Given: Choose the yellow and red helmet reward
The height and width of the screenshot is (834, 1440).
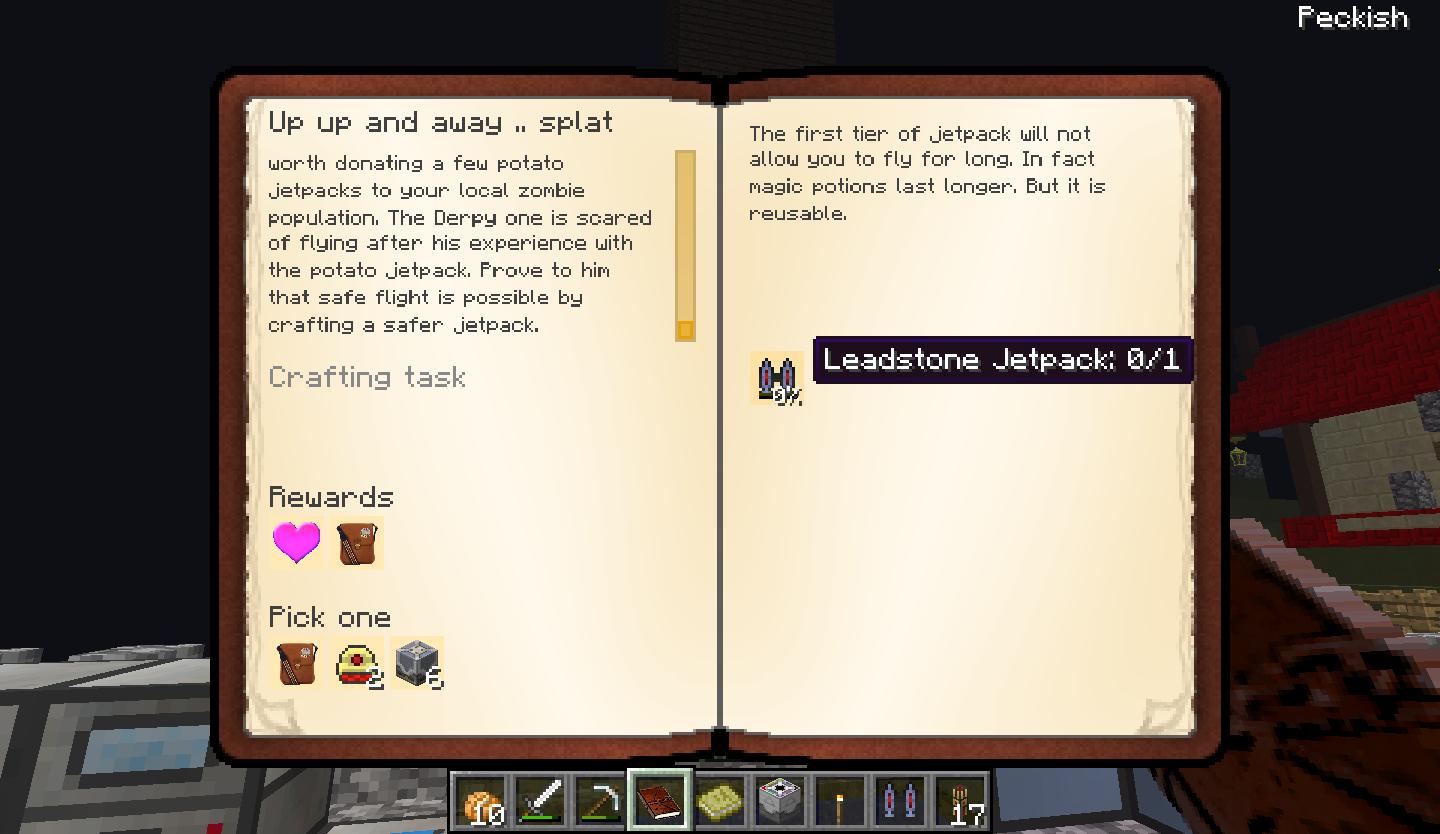Looking at the screenshot, I should (357, 663).
